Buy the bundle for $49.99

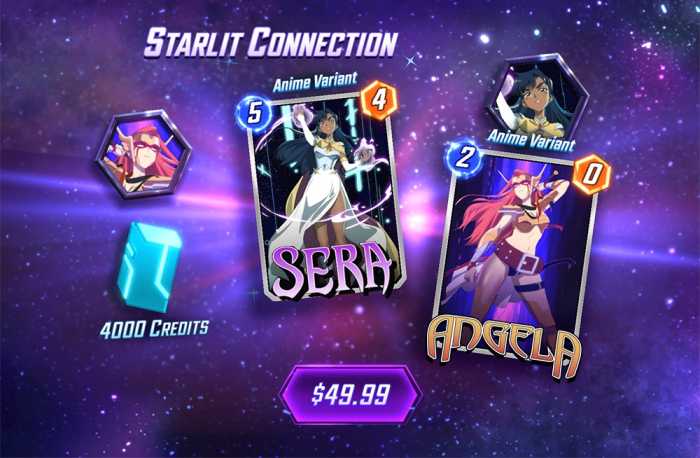pyautogui.click(x=349, y=394)
